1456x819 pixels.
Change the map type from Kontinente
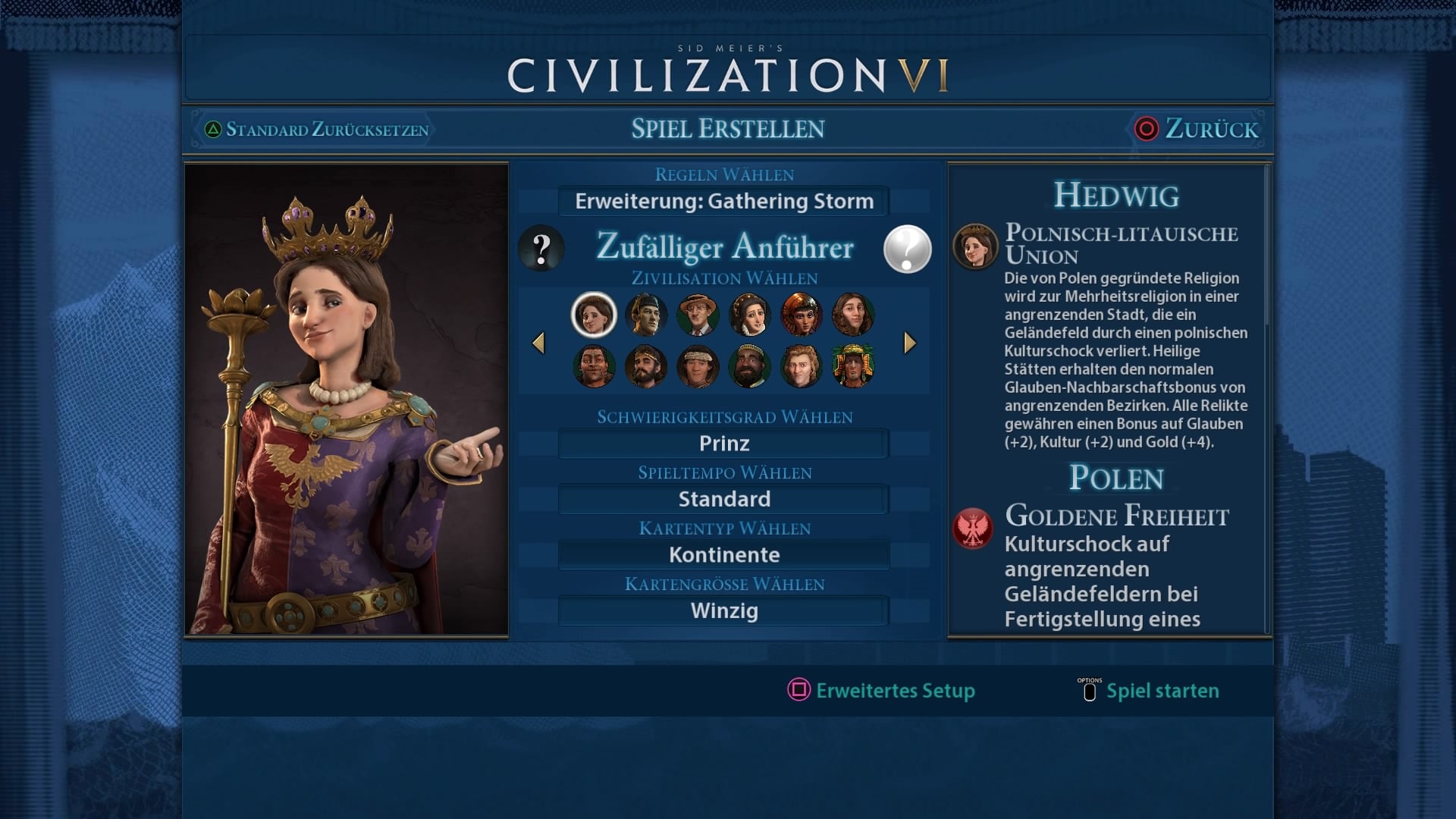pyautogui.click(x=723, y=555)
